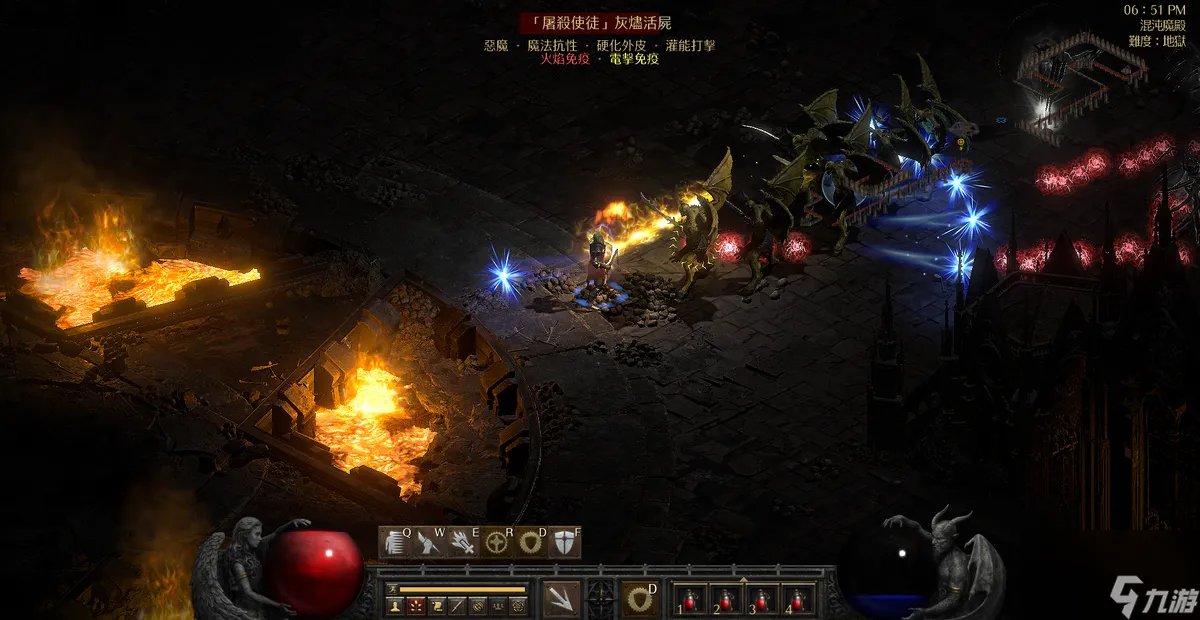Toggle run/walk icon beside the stamina bar
The height and width of the screenshot is (620, 1200).
click(393, 589)
